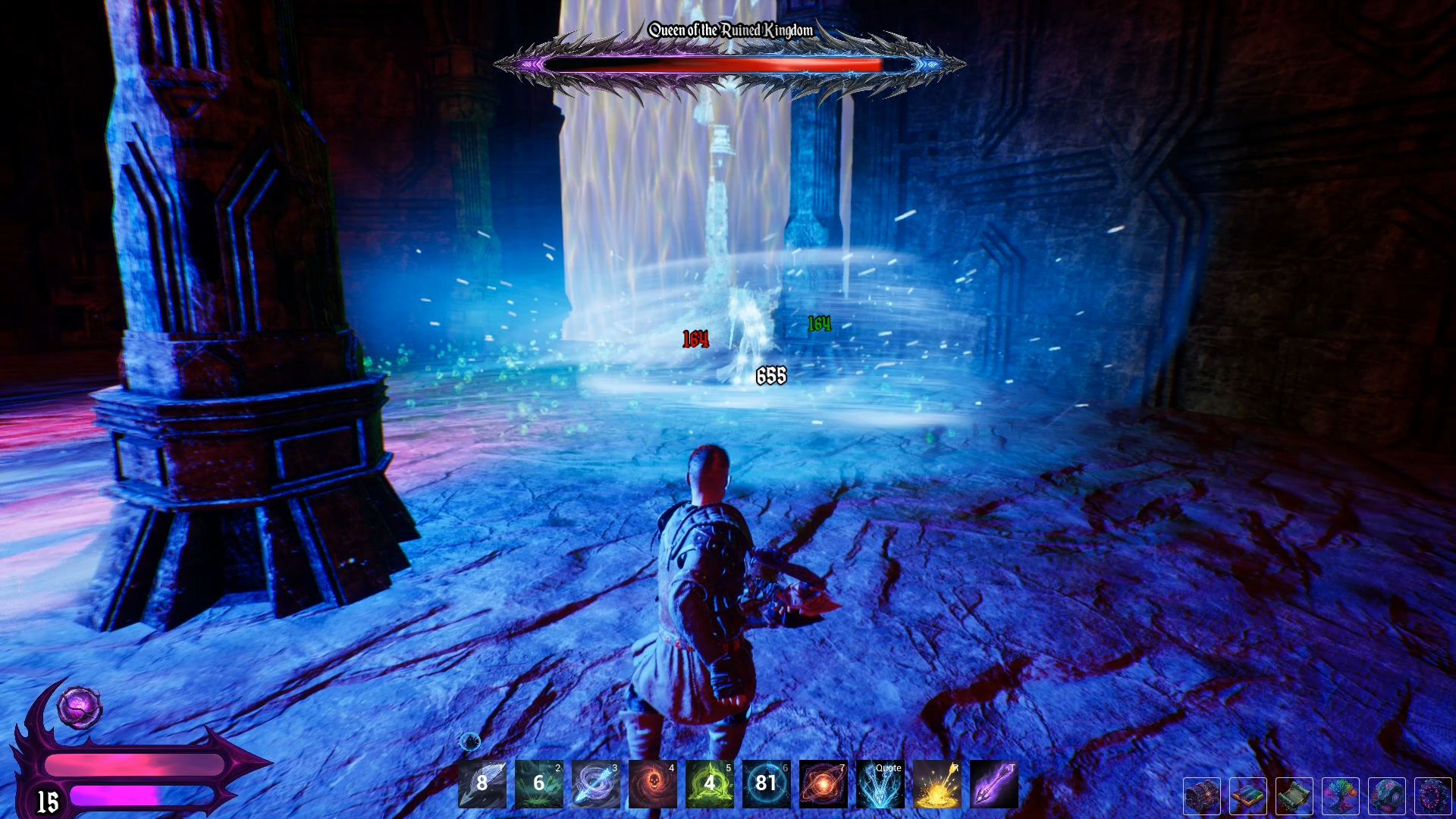Screen dimensions: 1456x819
Task: Cast the swirling wind arrow ability
Action: [x=596, y=783]
